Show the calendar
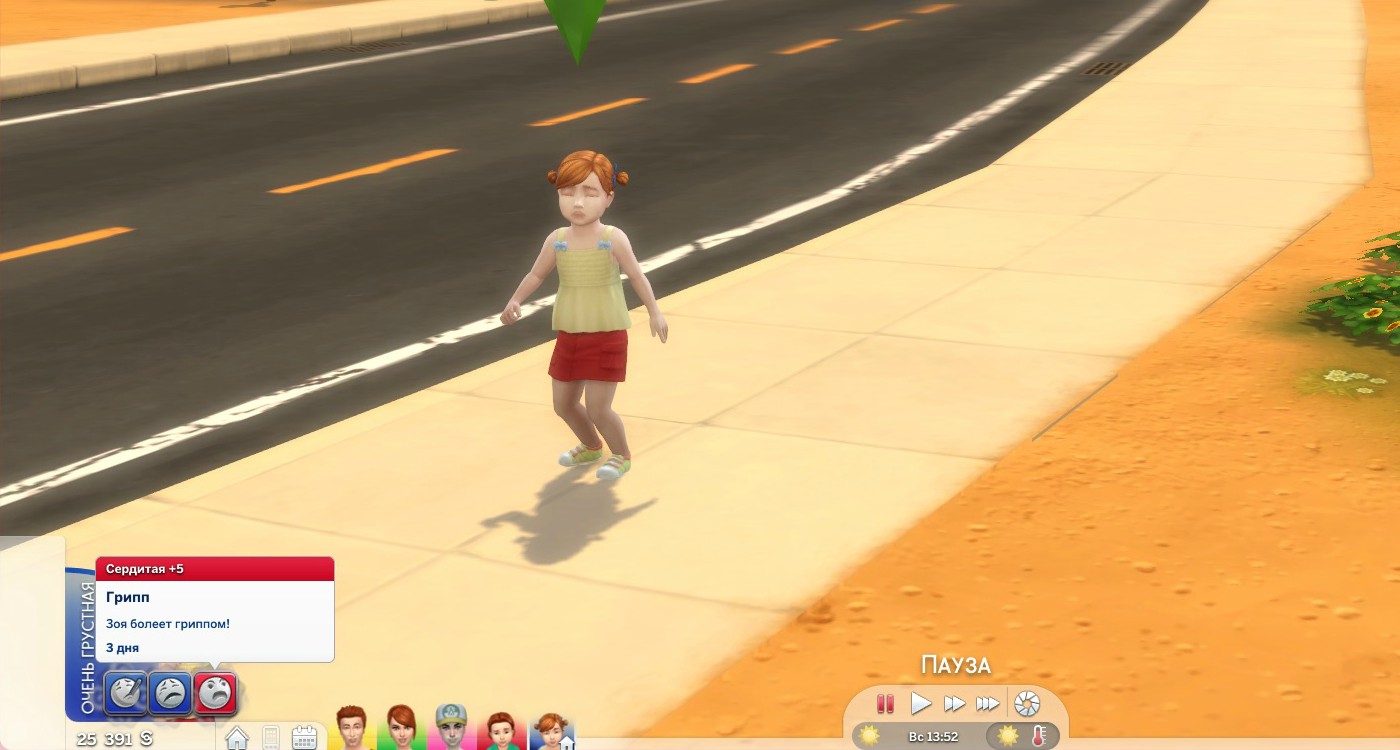 pyautogui.click(x=304, y=738)
